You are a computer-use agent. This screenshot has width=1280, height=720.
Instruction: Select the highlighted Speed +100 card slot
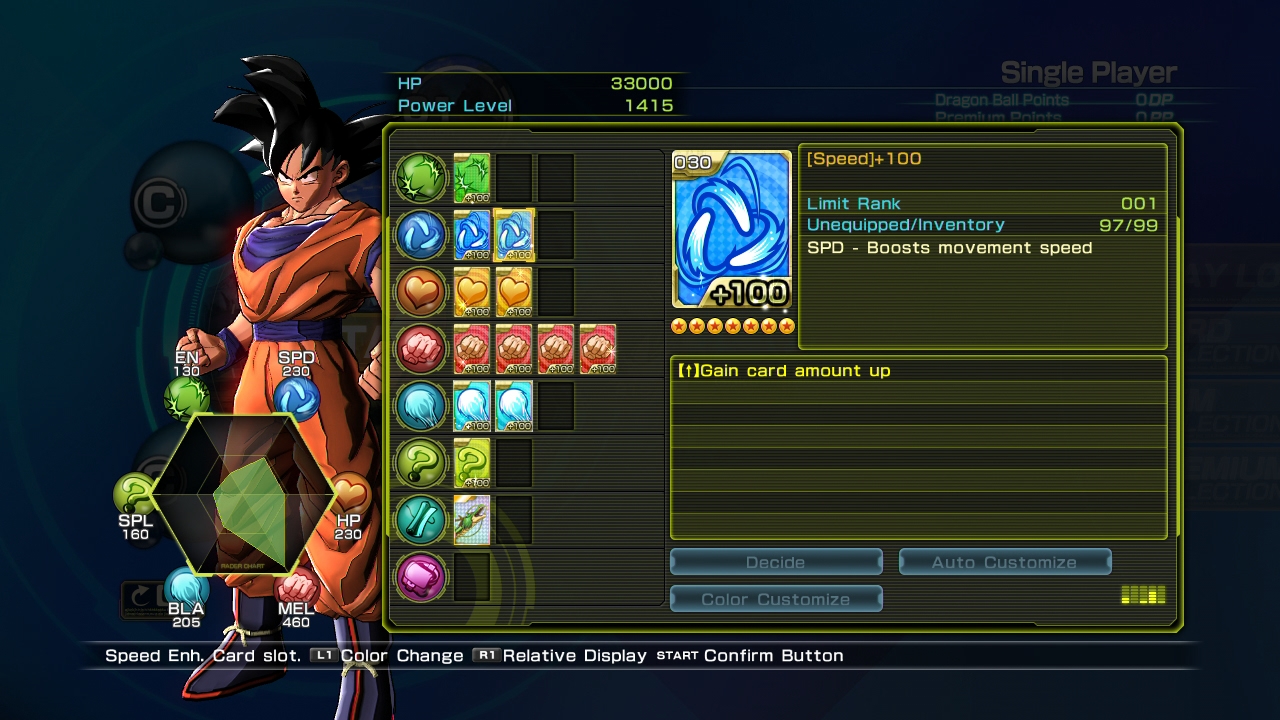(x=514, y=235)
